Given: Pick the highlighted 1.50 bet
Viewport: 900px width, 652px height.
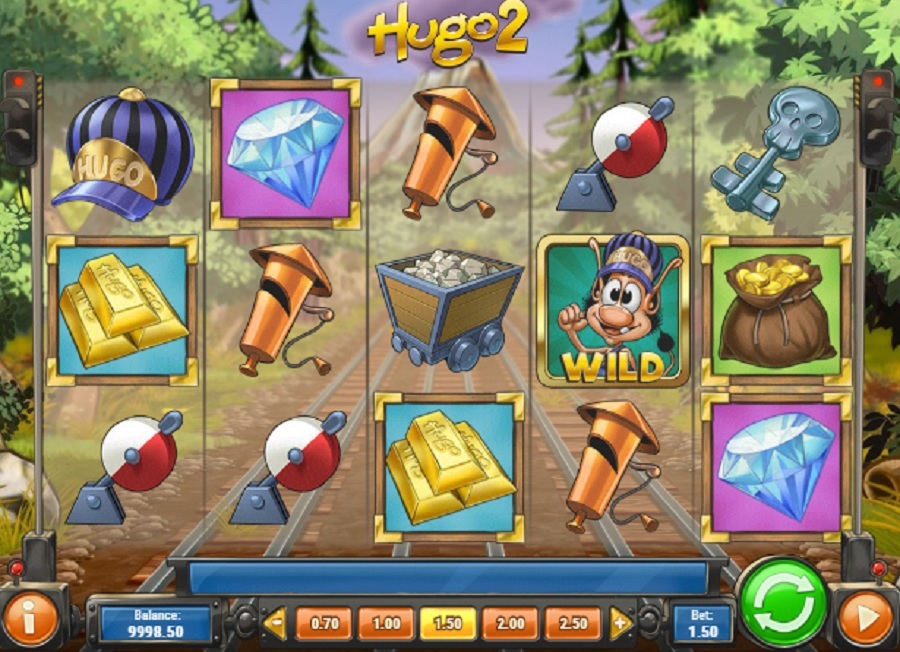Looking at the screenshot, I should (447, 623).
